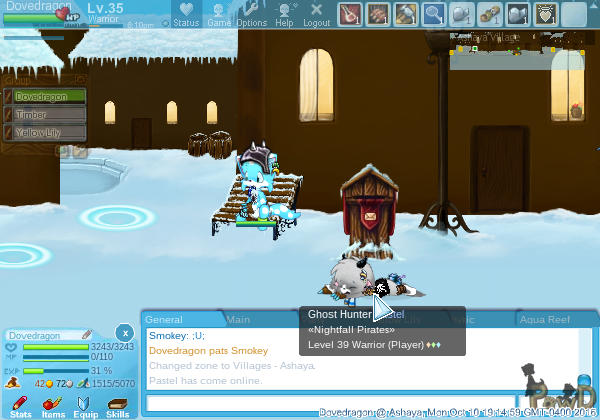The height and width of the screenshot is (420, 600).
Task: Open the Stats panel
Action: pos(21,406)
